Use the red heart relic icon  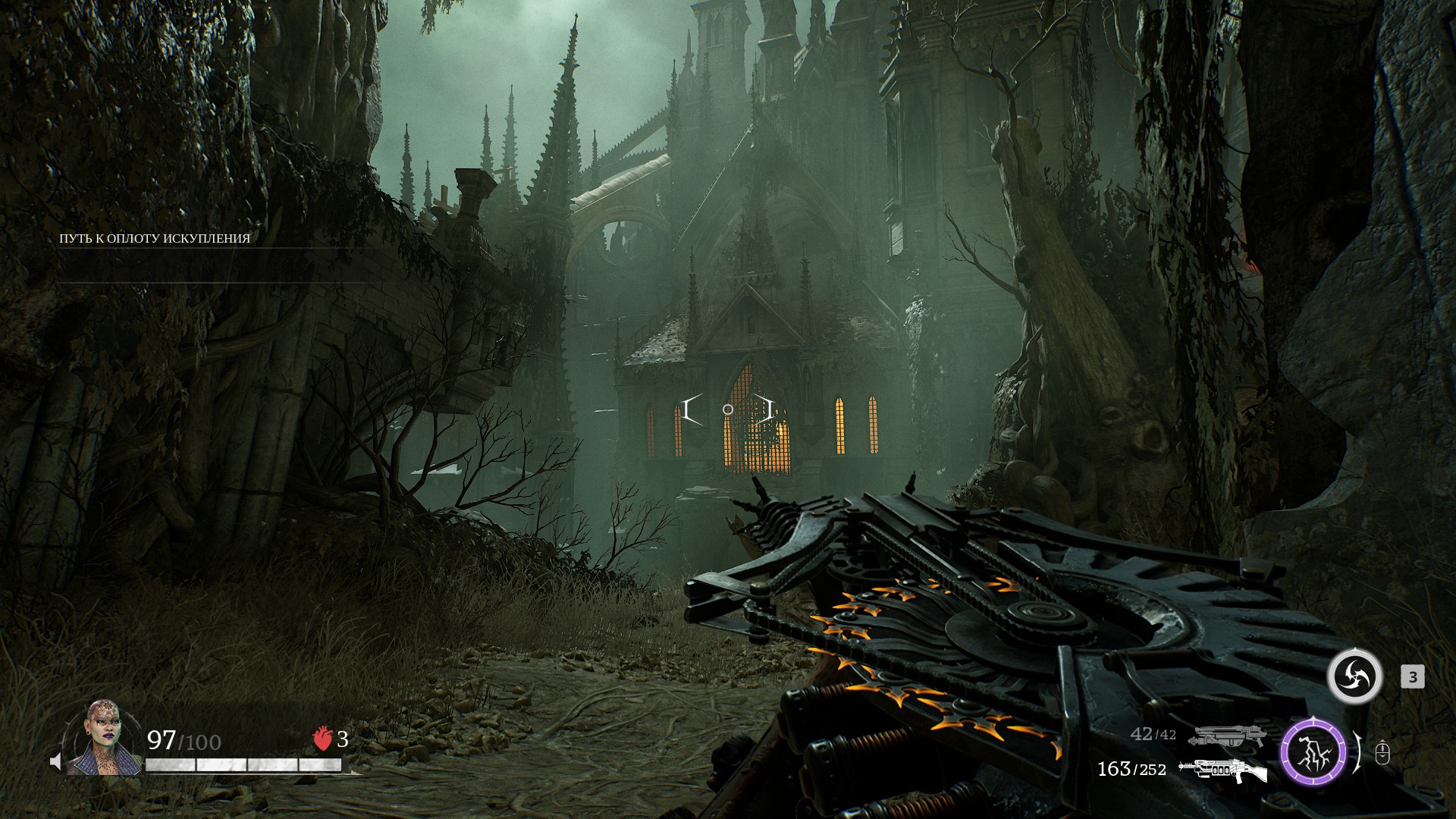click(x=323, y=739)
